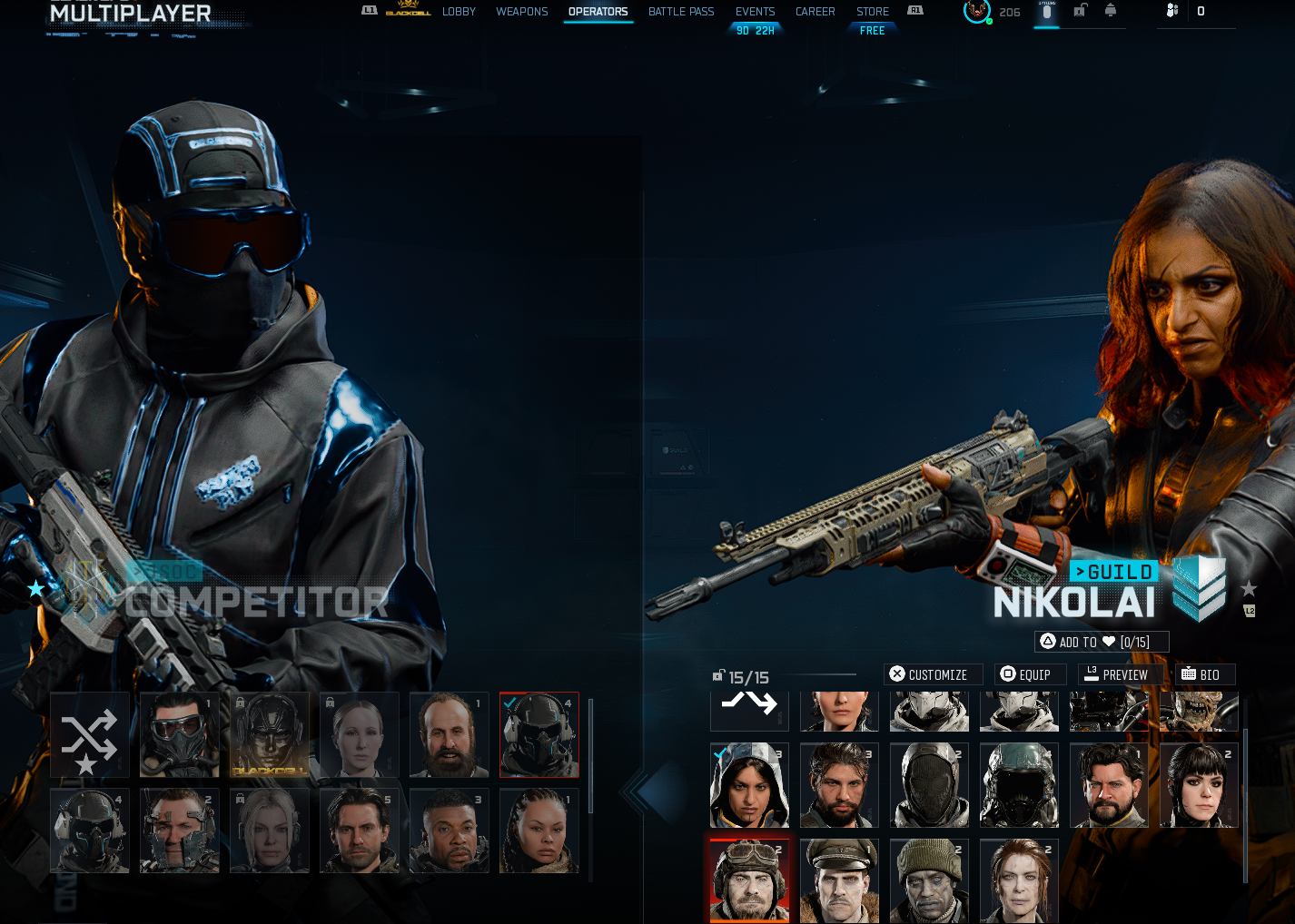Add operator to favorites list
This screenshot has height=924, width=1295.
[1101, 642]
